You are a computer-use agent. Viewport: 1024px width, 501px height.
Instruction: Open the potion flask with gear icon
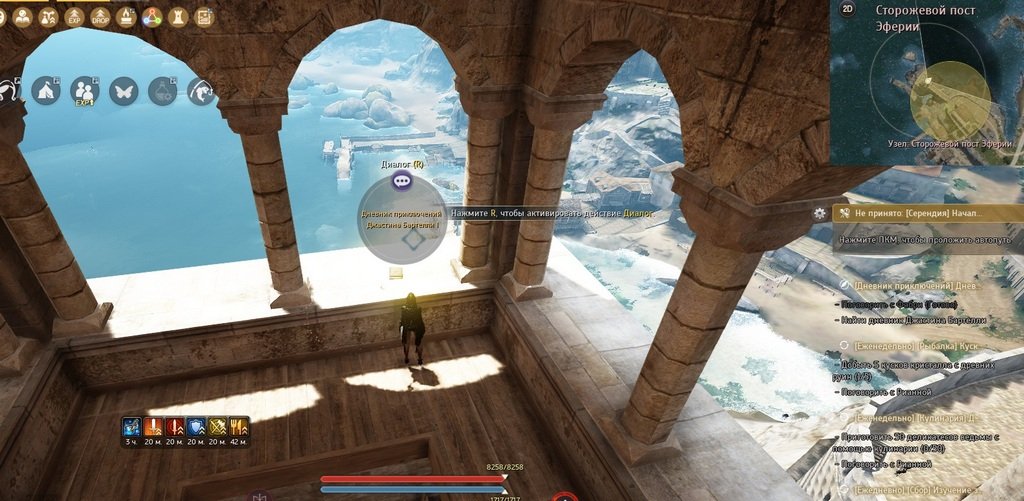(162, 92)
